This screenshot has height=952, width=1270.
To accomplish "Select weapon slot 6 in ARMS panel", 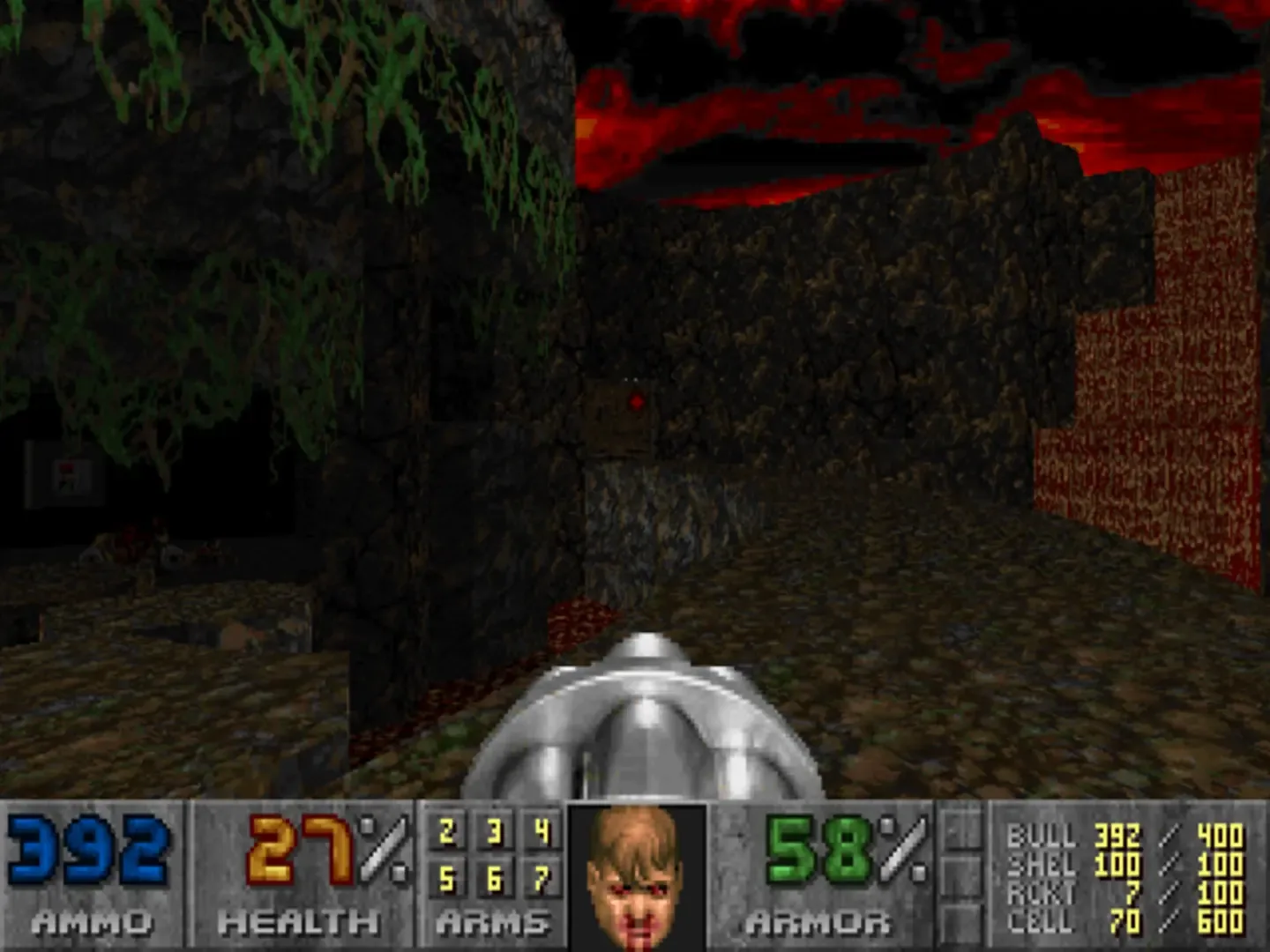I will pos(494,878).
